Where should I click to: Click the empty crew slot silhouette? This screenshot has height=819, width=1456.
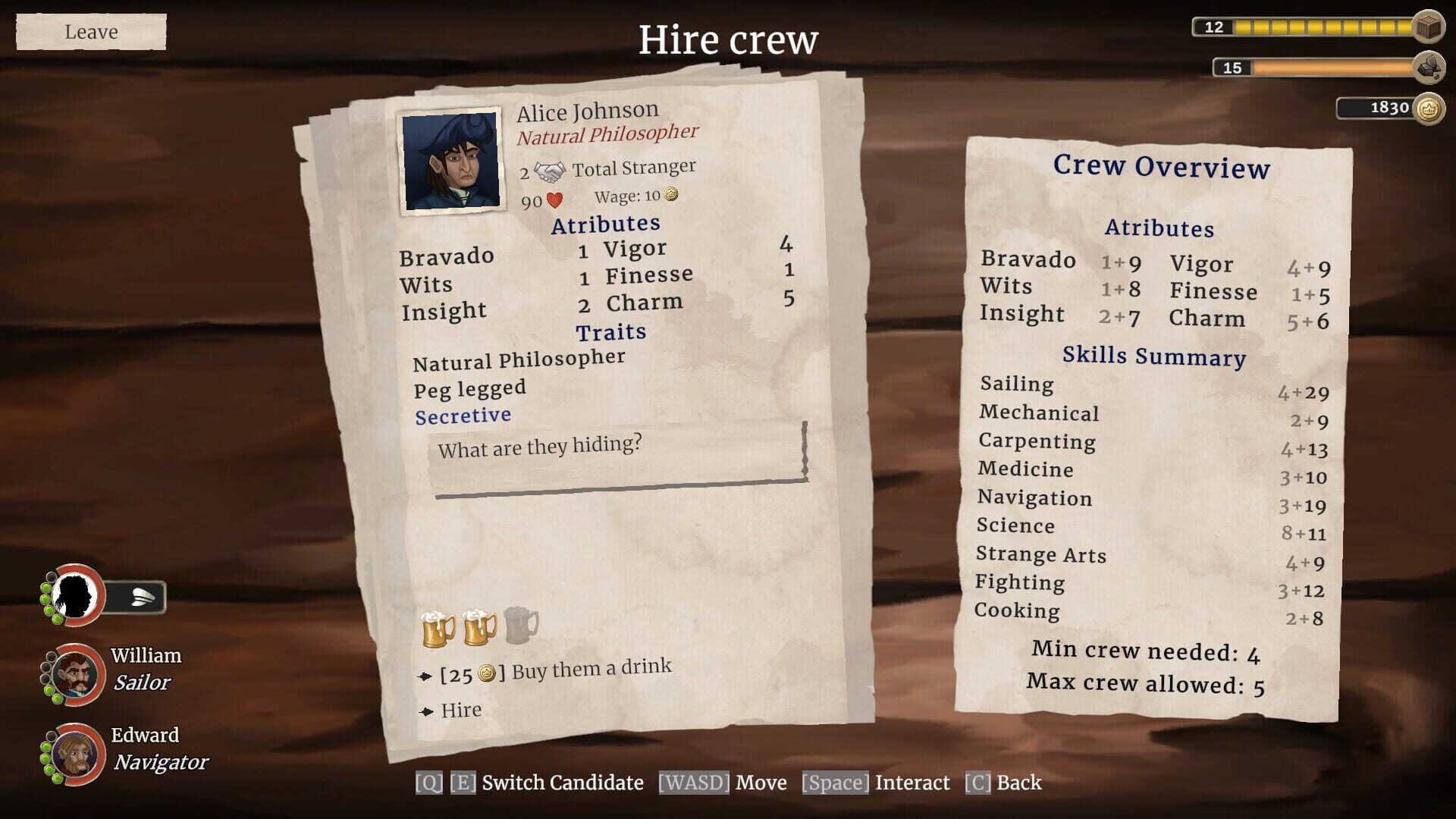click(76, 597)
